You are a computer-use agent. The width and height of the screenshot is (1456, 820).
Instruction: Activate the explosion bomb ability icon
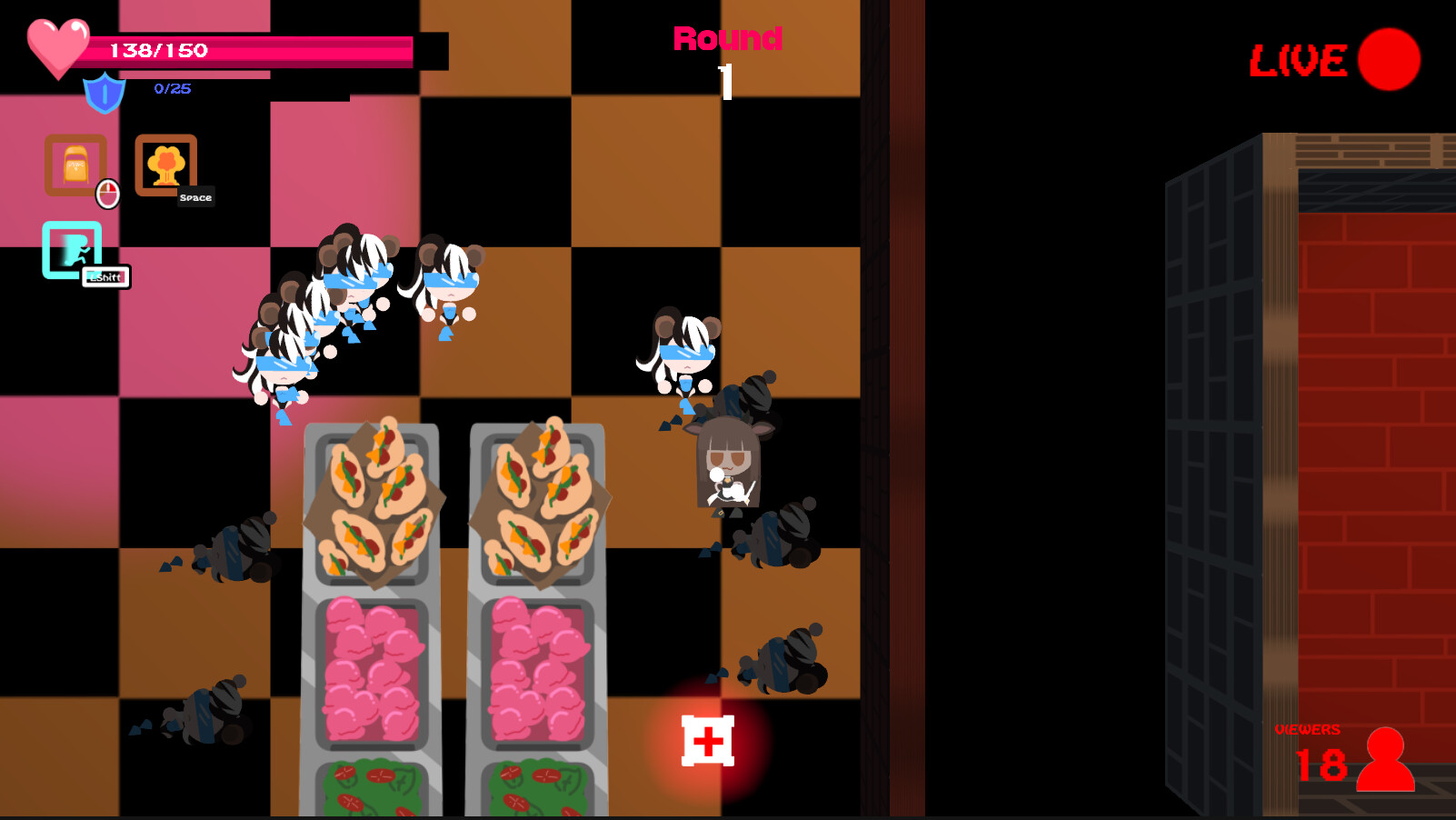pyautogui.click(x=166, y=165)
